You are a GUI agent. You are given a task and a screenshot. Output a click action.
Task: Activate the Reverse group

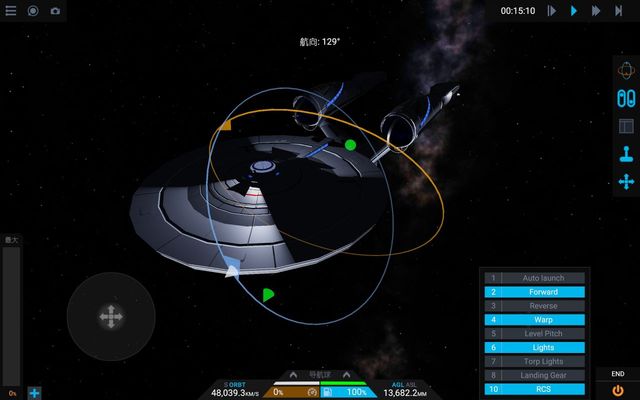click(x=536, y=306)
